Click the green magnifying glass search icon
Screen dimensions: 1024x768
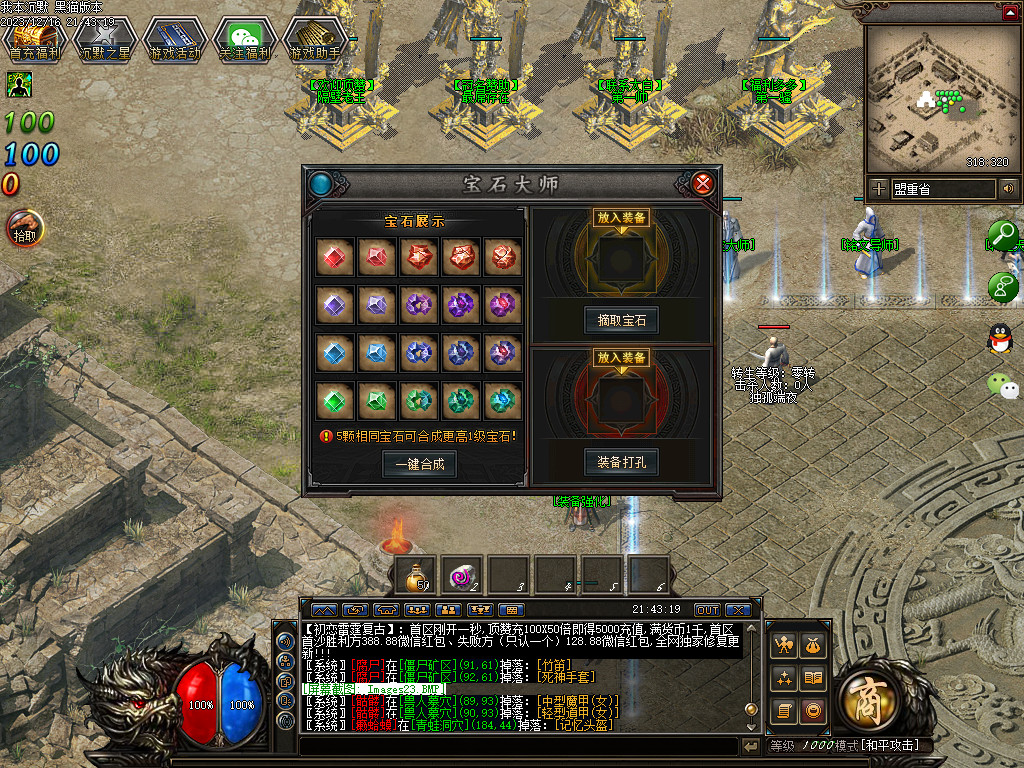click(x=1002, y=237)
